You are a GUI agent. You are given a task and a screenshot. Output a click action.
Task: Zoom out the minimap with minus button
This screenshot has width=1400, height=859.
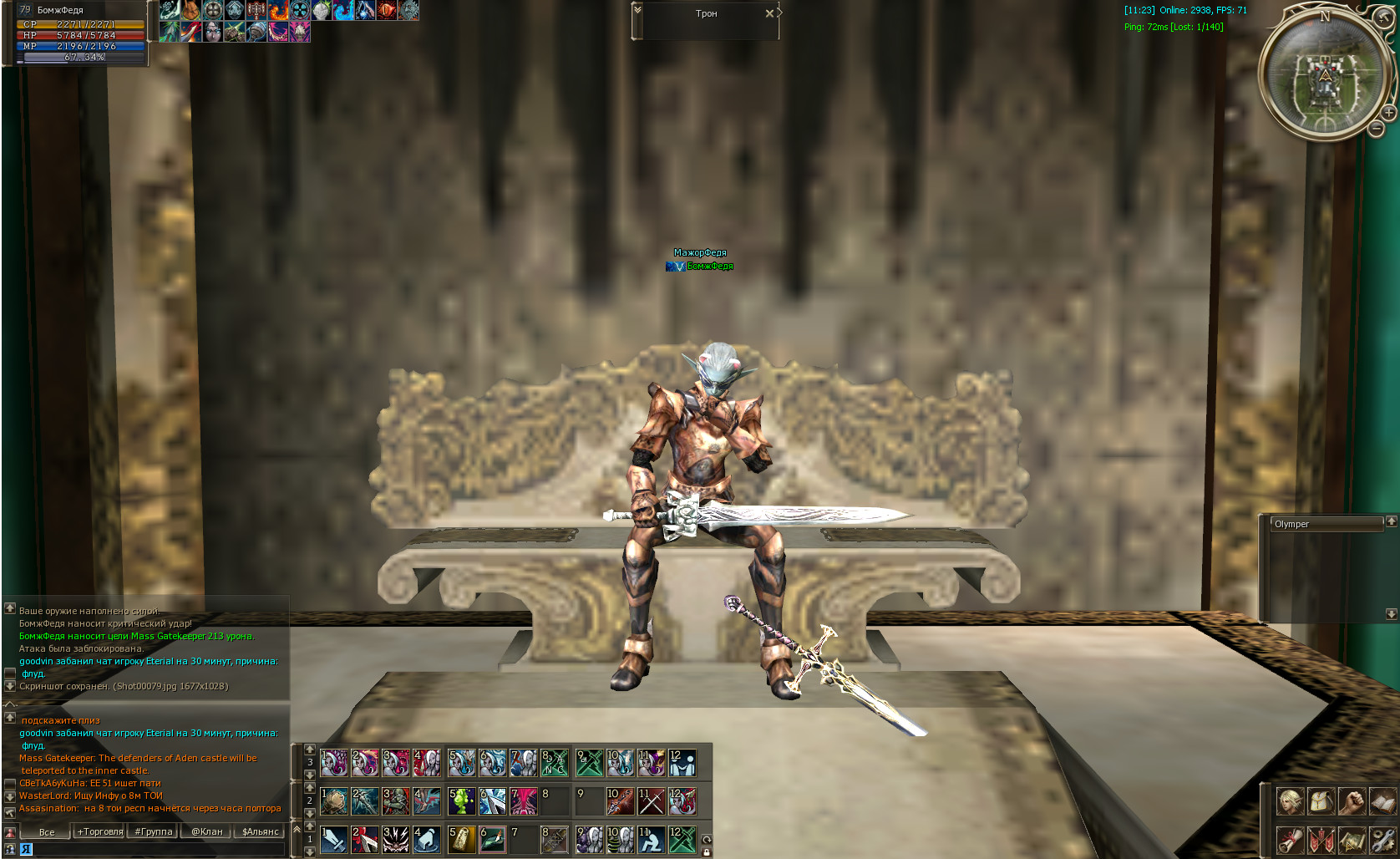pos(1376,128)
